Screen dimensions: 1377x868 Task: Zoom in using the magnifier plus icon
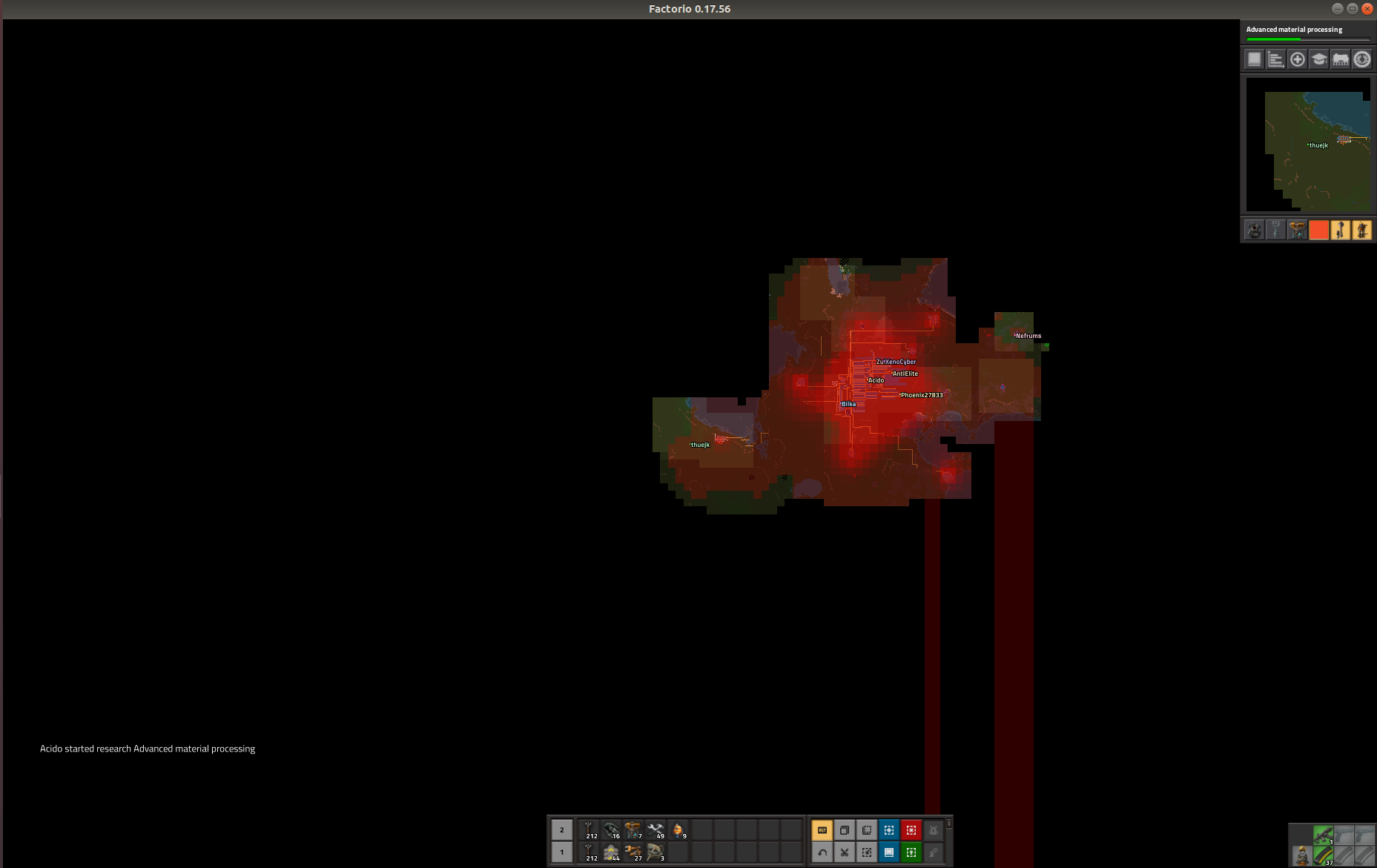click(1298, 59)
